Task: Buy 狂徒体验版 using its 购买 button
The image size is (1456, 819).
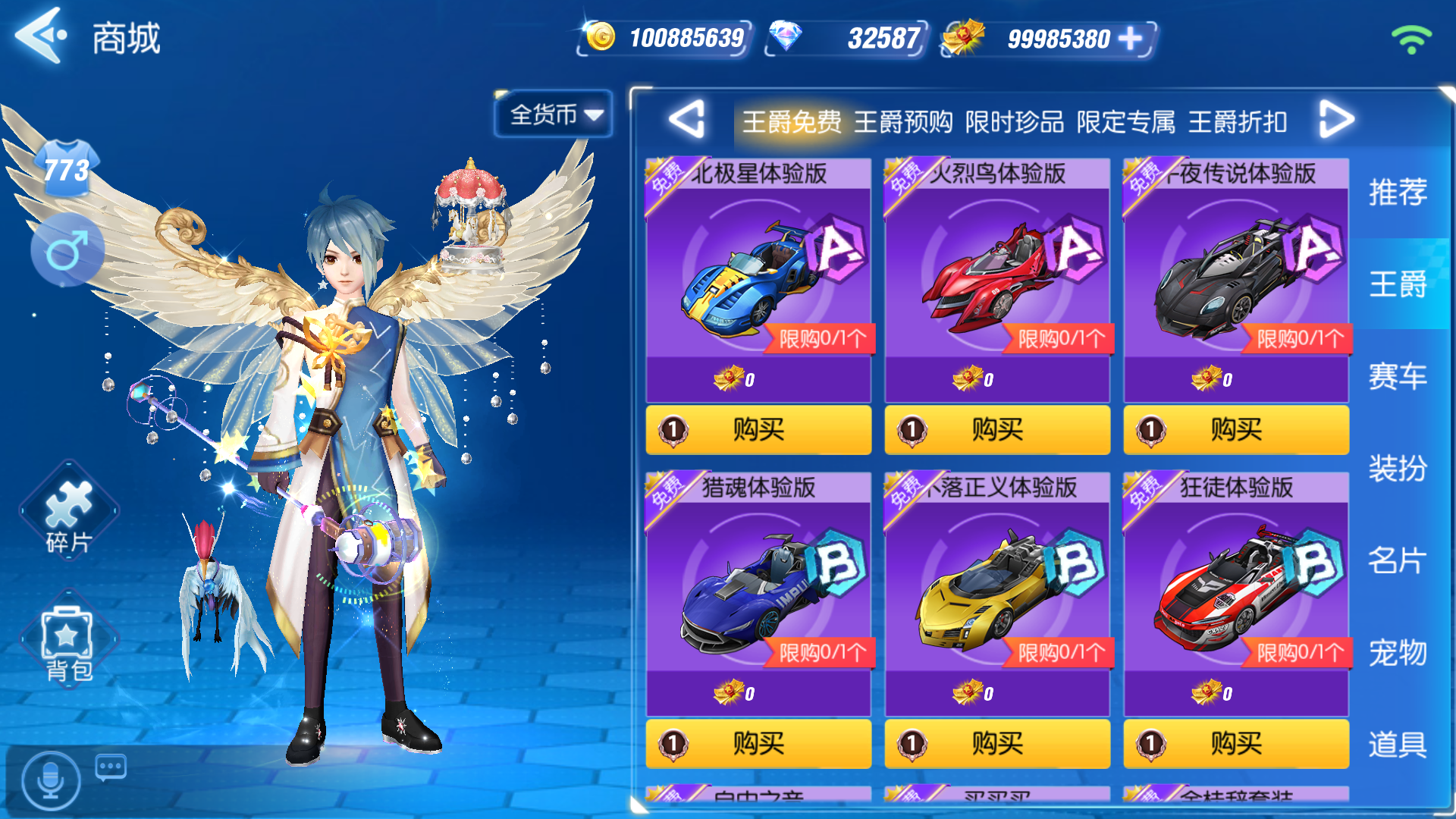Action: pos(1235,744)
